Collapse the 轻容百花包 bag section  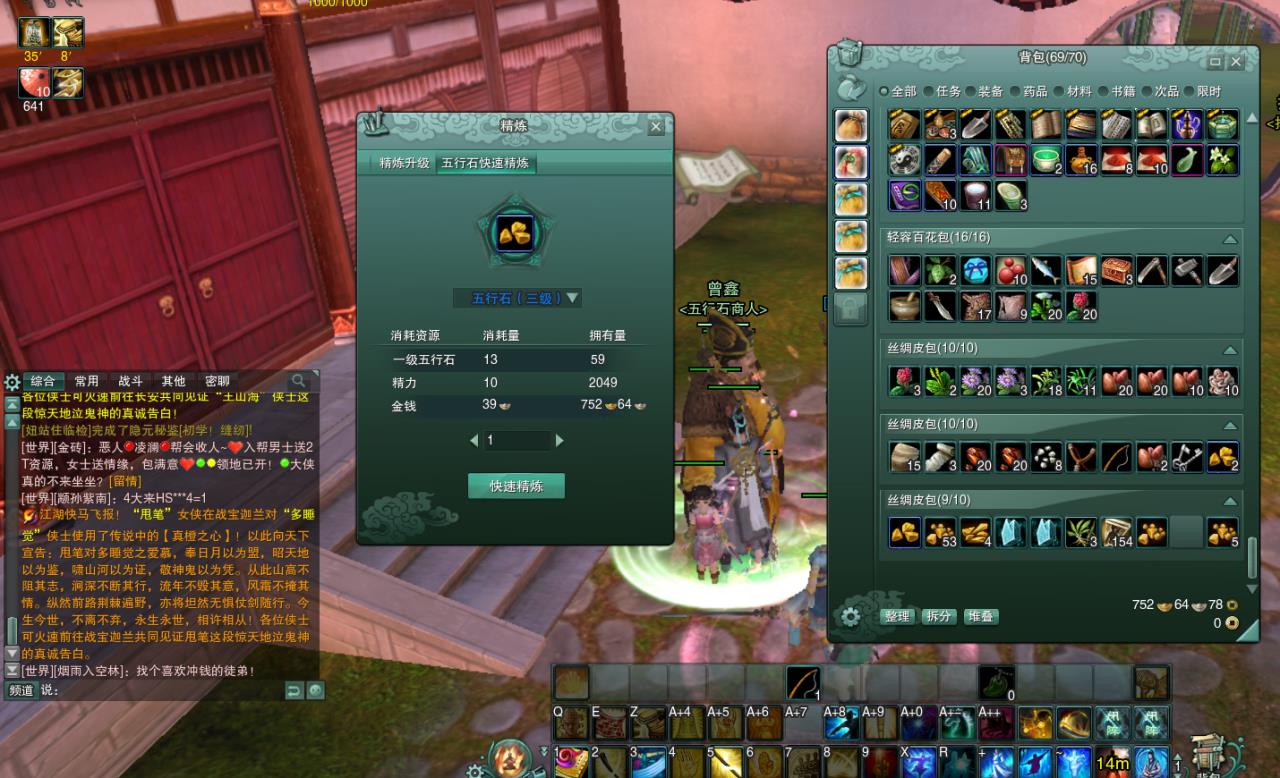tap(1229, 239)
